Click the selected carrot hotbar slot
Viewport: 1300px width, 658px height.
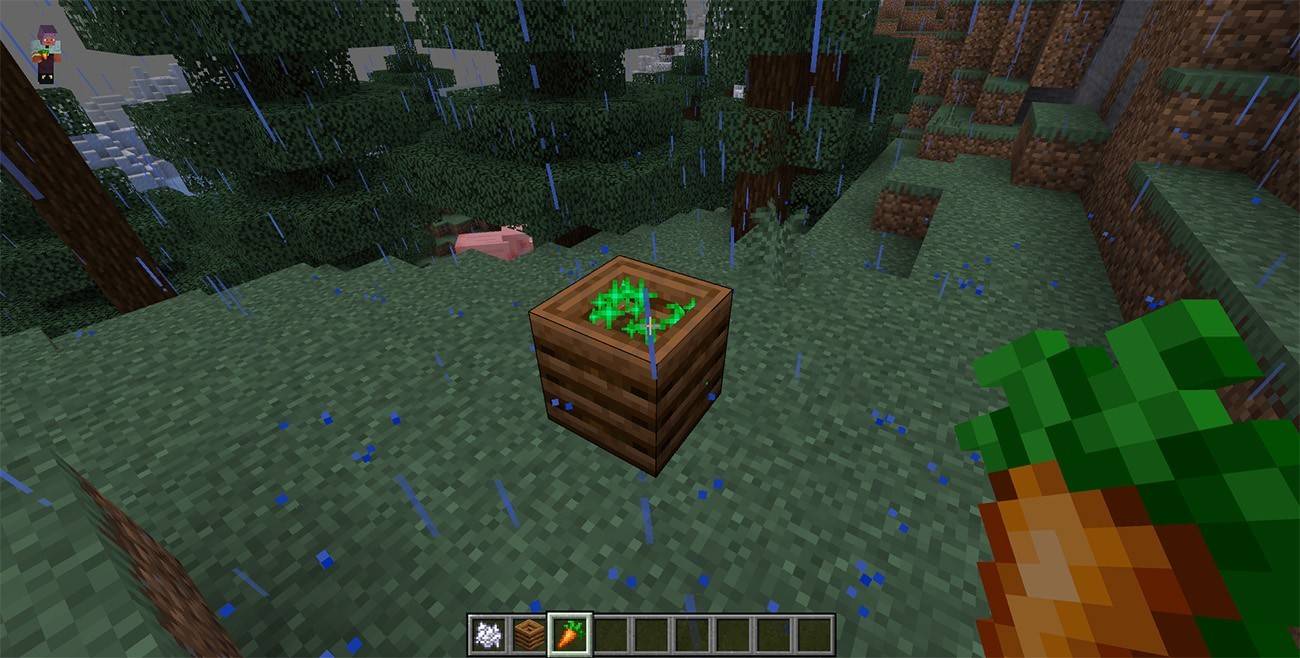569,634
